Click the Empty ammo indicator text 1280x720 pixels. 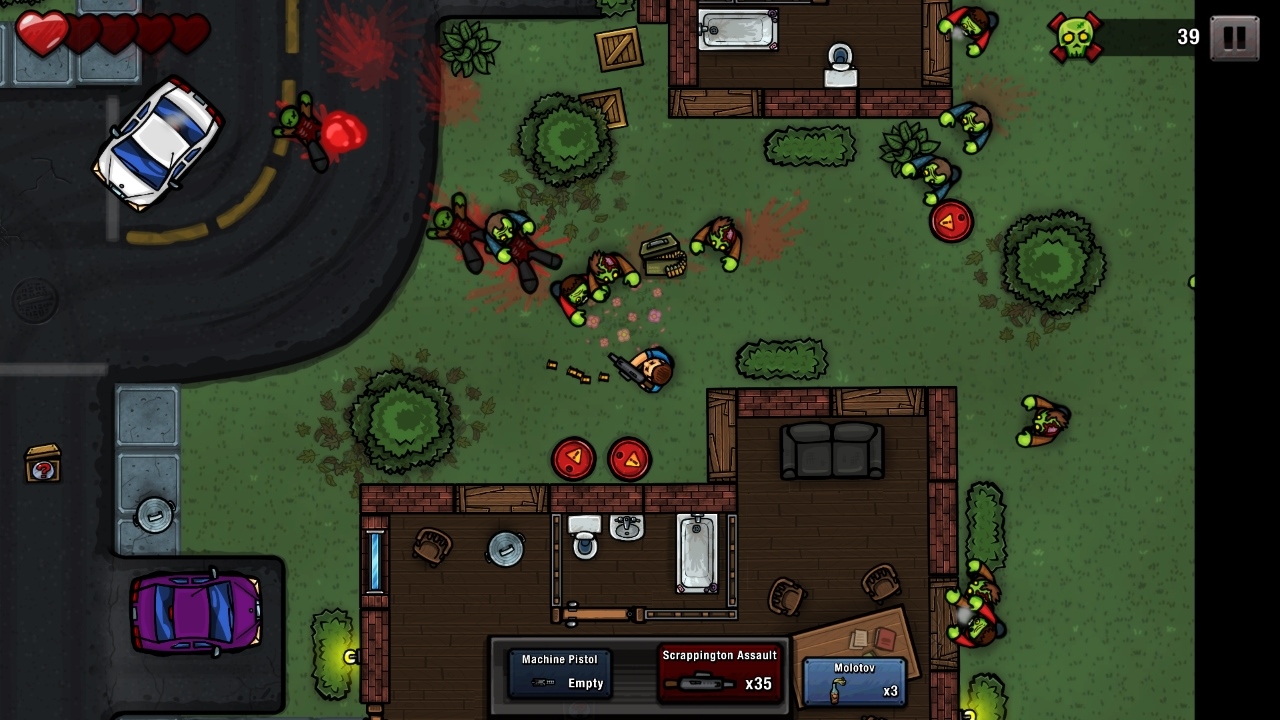(585, 684)
